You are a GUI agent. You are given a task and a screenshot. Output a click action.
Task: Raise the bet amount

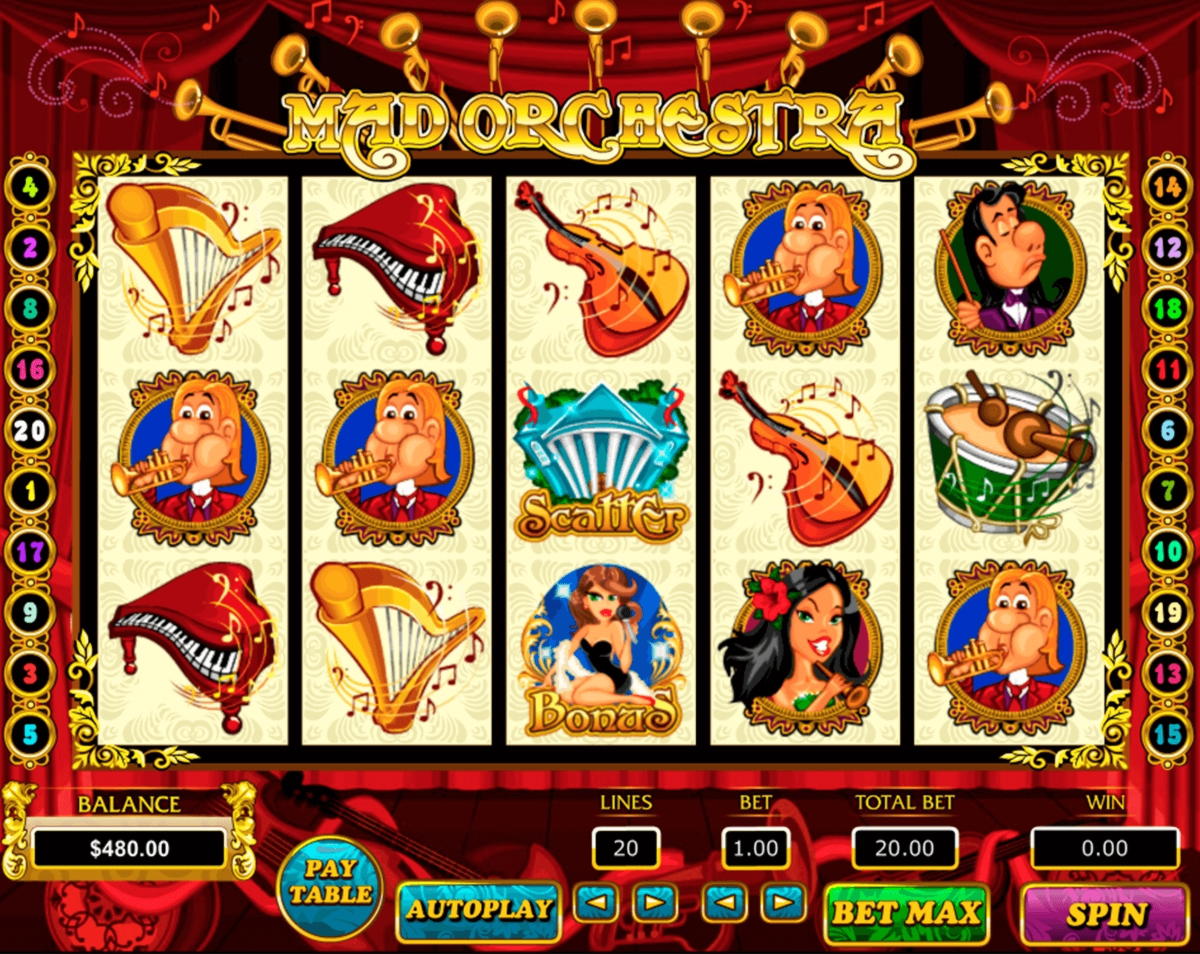pyautogui.click(x=782, y=904)
